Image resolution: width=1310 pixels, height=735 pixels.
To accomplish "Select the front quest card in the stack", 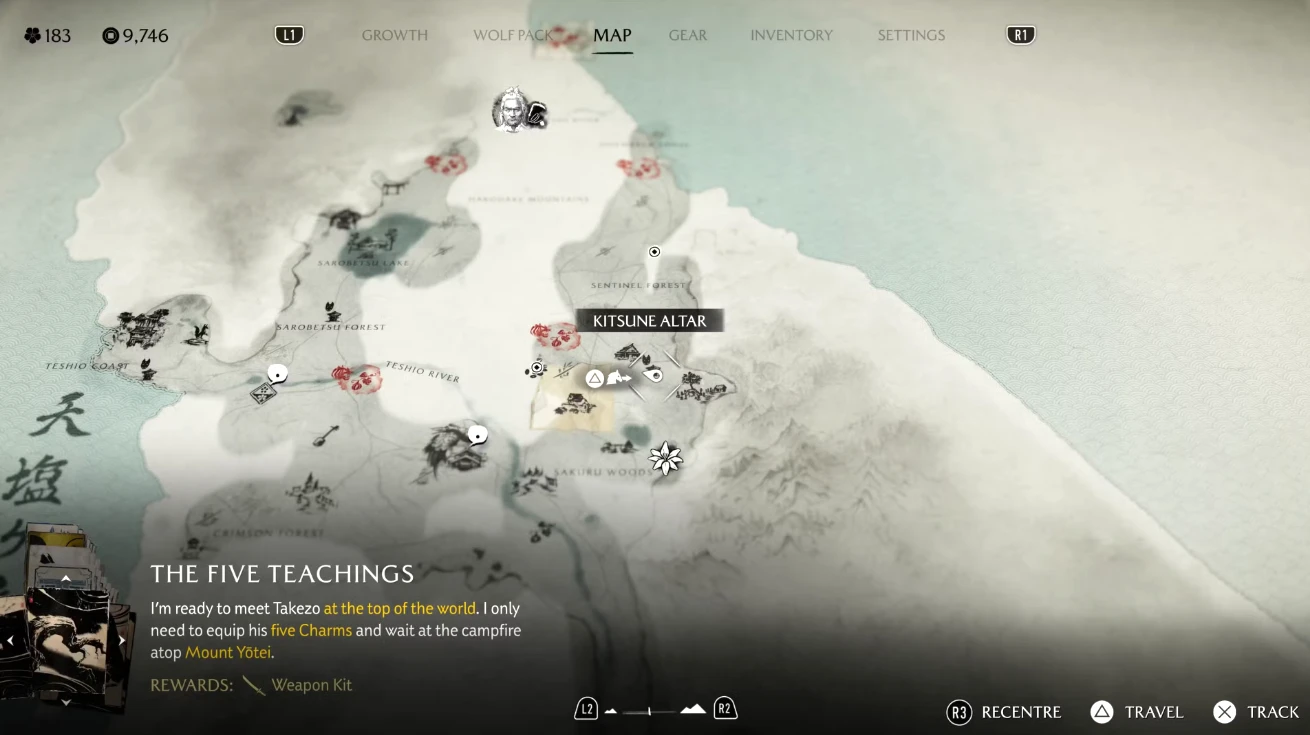I will pyautogui.click(x=66, y=640).
